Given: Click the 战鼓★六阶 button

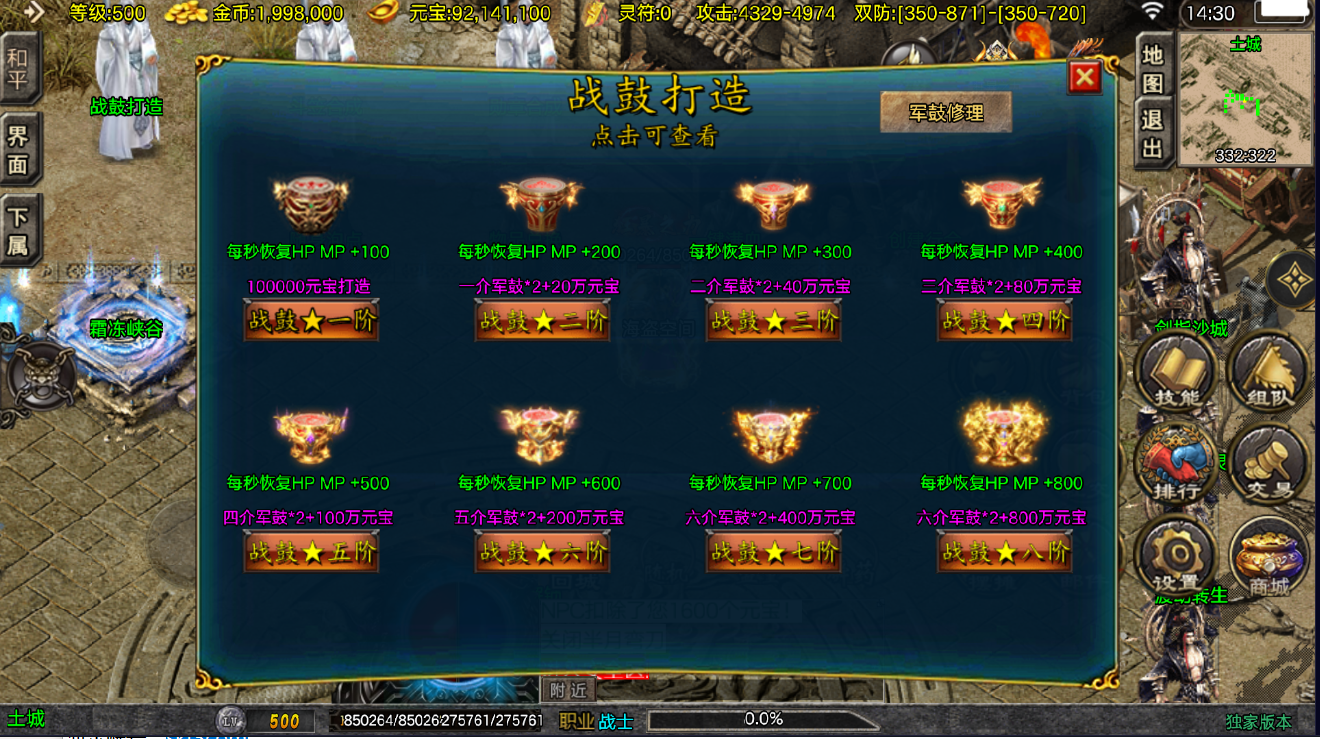Looking at the screenshot, I should click(x=542, y=552).
